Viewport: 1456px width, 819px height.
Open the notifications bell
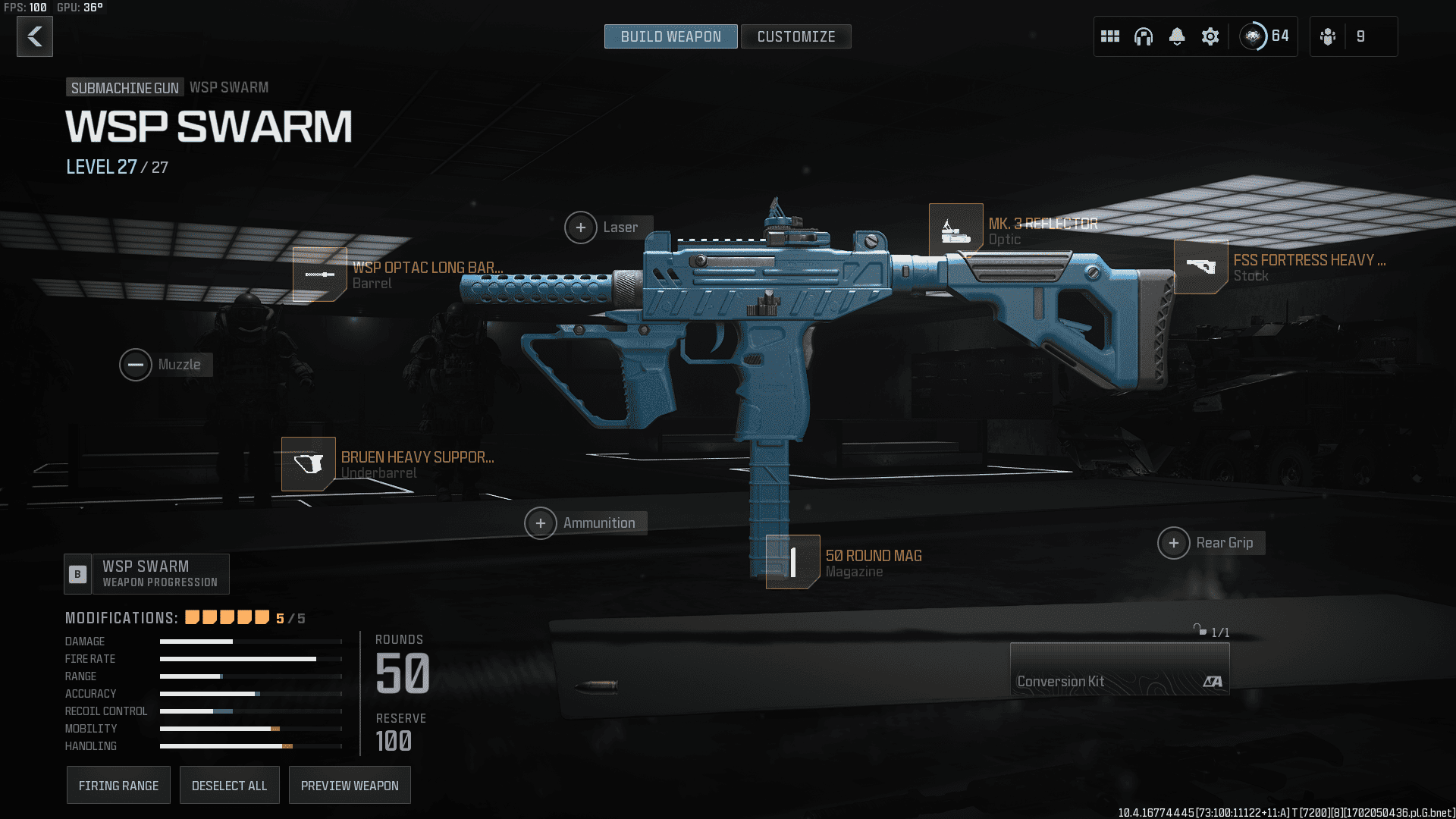(x=1177, y=36)
